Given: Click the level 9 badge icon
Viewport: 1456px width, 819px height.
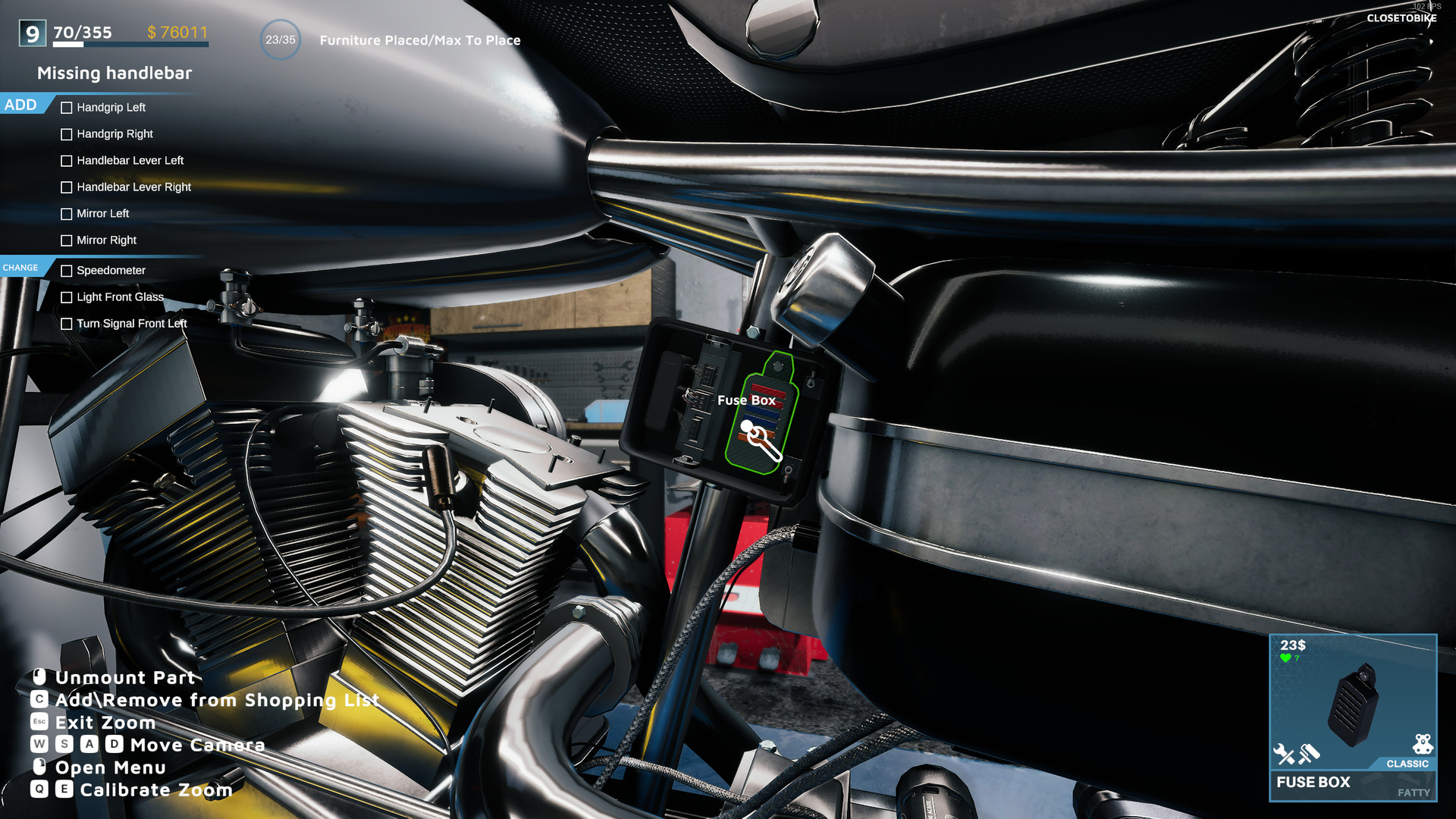Looking at the screenshot, I should coord(31,33).
